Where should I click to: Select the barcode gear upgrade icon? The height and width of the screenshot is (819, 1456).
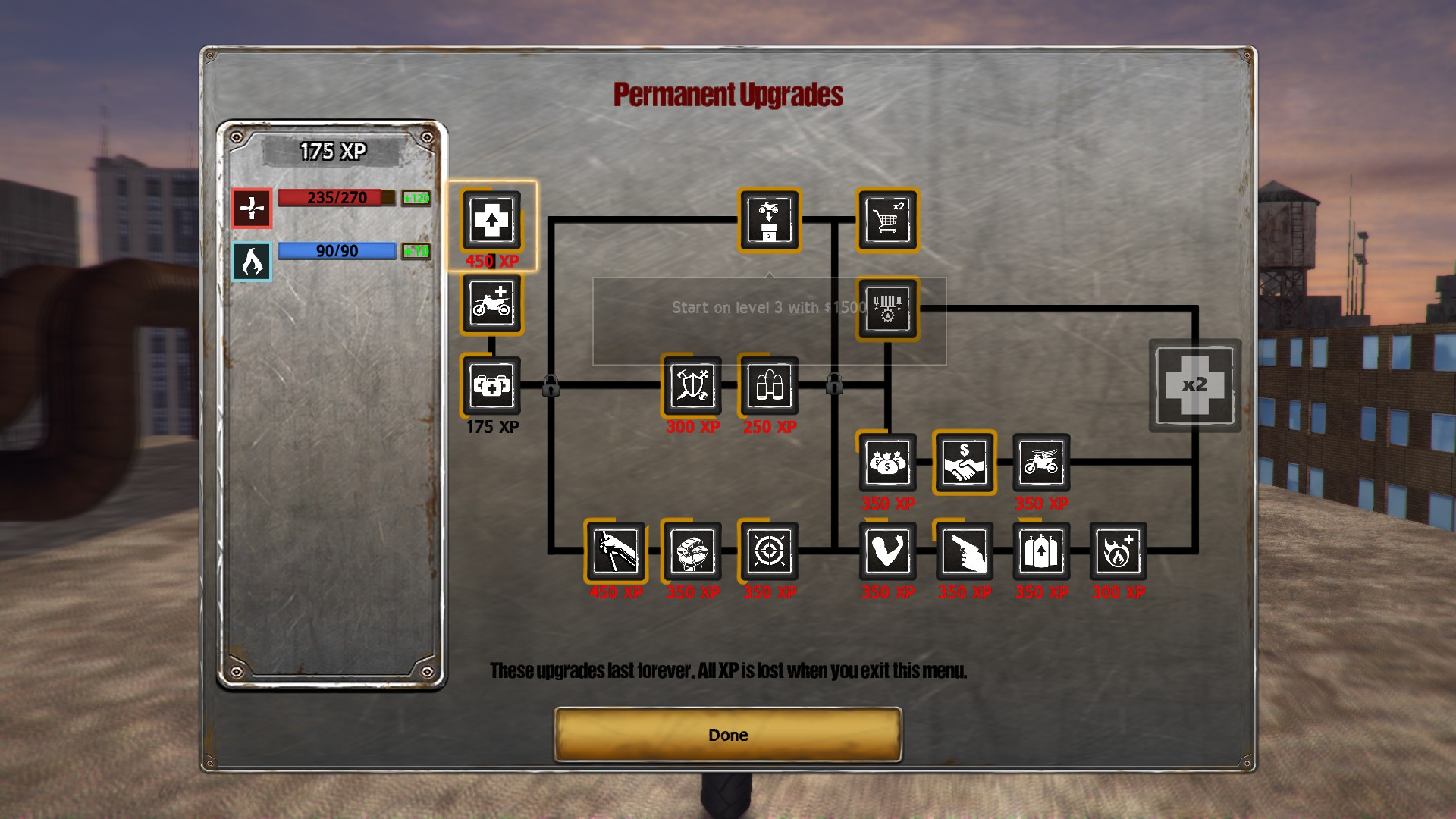pyautogui.click(x=887, y=309)
